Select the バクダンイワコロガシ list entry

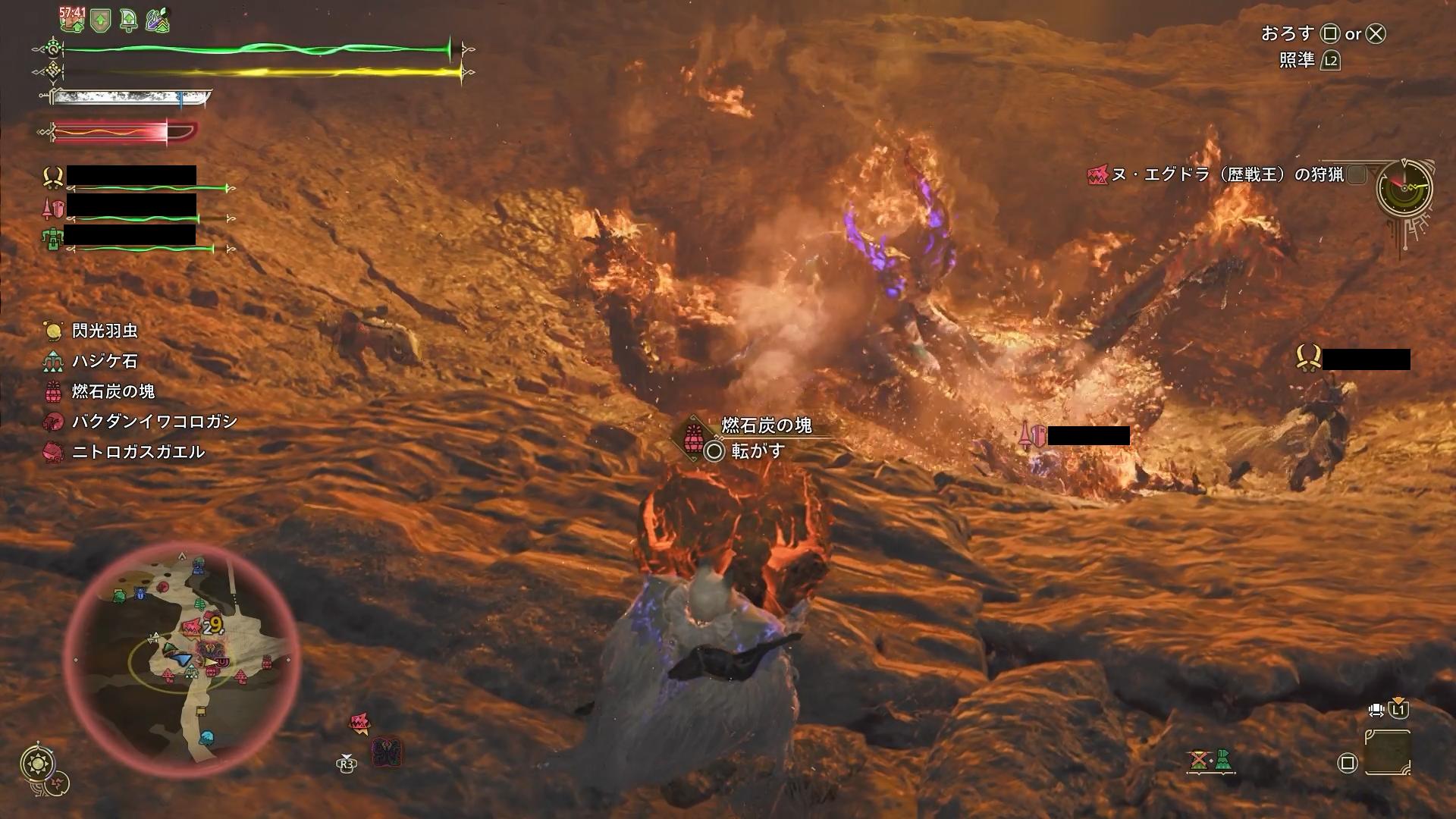154,422
